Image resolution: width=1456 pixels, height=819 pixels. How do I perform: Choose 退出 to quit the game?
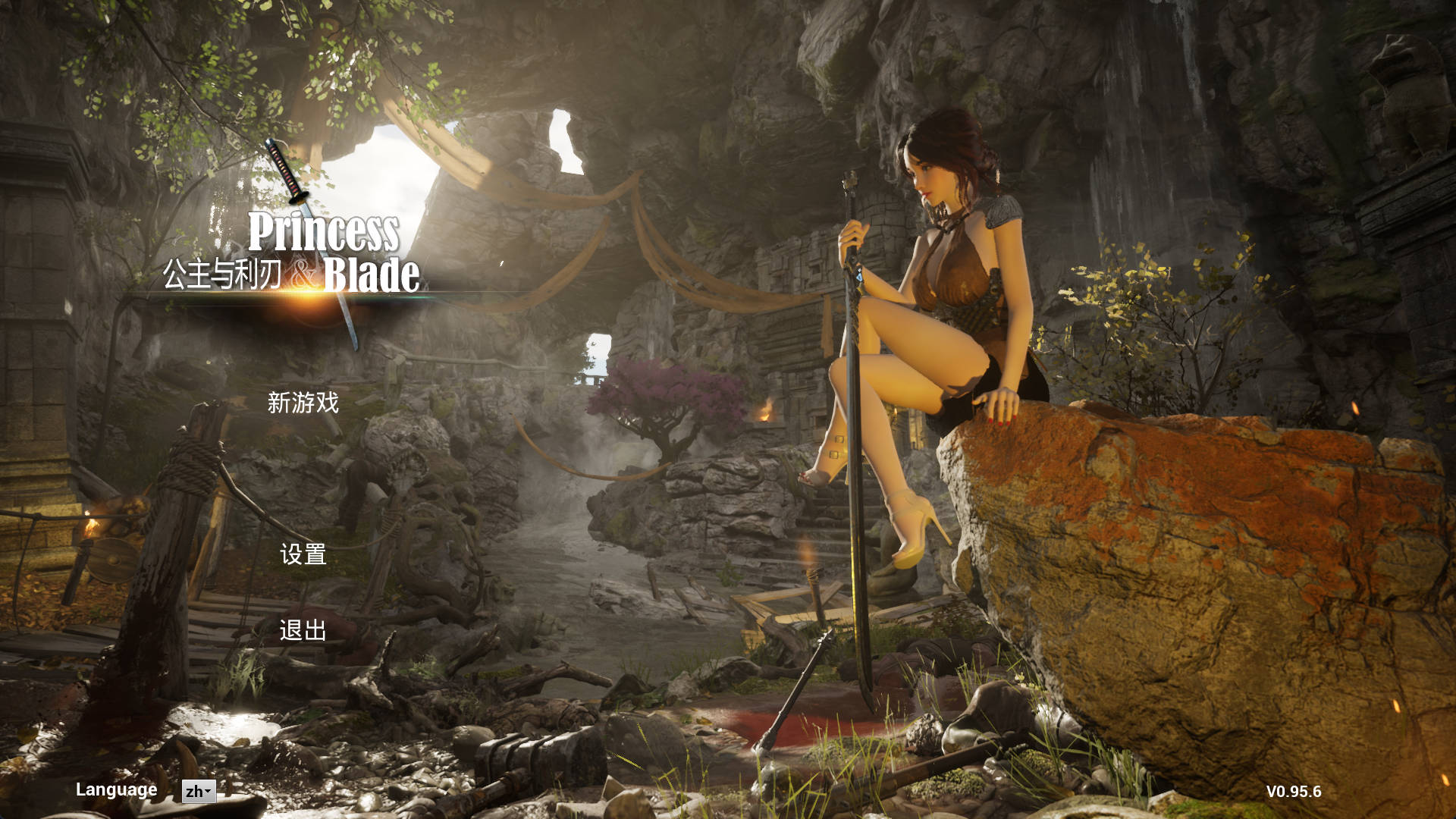pyautogui.click(x=303, y=630)
